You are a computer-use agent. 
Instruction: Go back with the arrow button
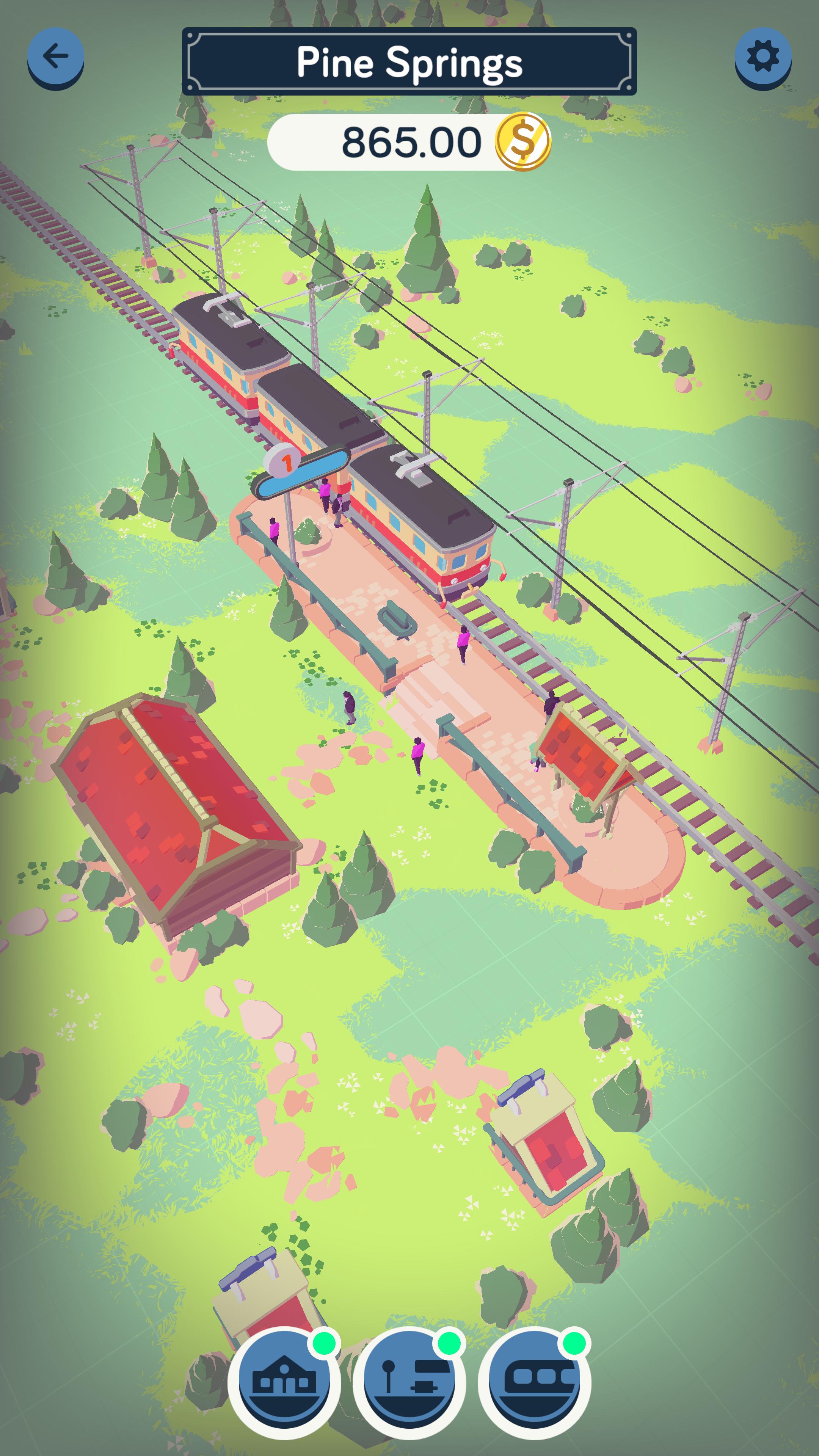55,56
